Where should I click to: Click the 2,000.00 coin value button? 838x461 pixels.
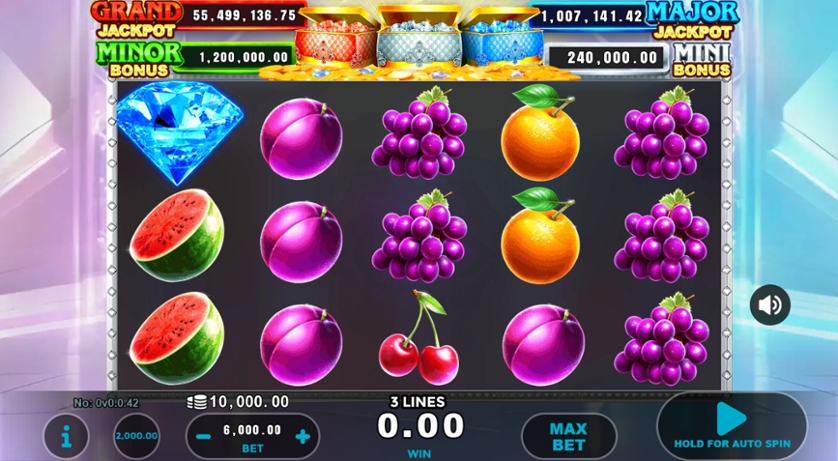click(136, 436)
